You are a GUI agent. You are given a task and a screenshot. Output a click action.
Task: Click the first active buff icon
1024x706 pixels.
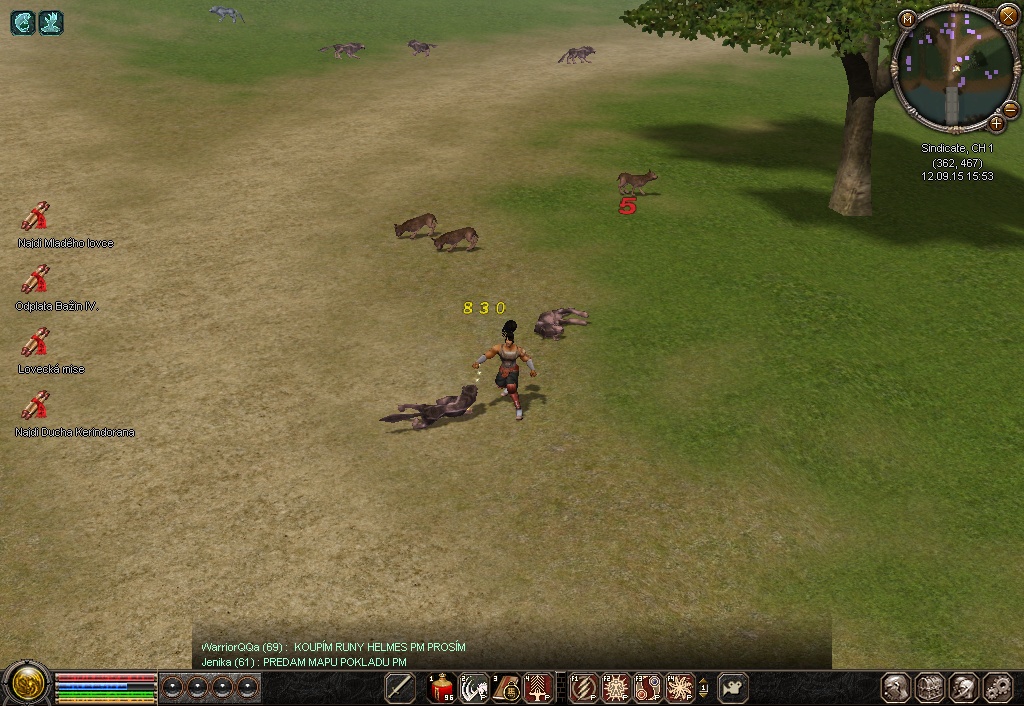(23, 22)
